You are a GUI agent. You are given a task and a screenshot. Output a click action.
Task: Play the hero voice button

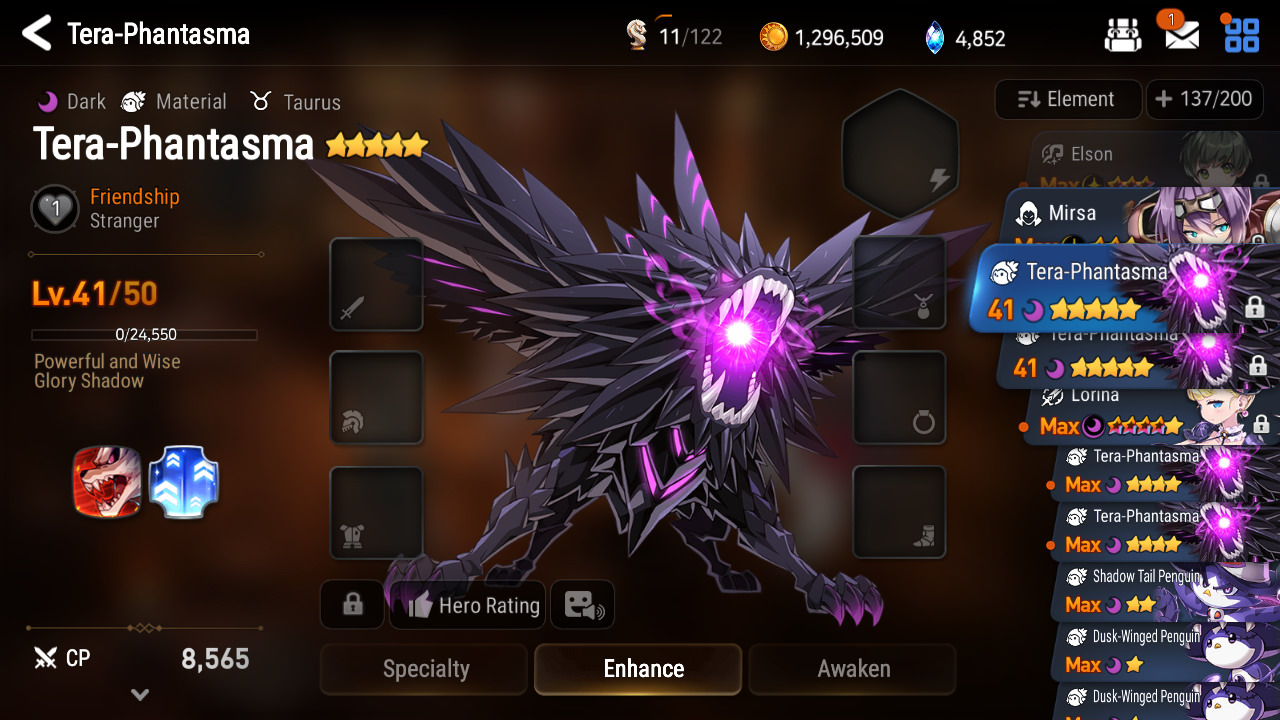[582, 605]
